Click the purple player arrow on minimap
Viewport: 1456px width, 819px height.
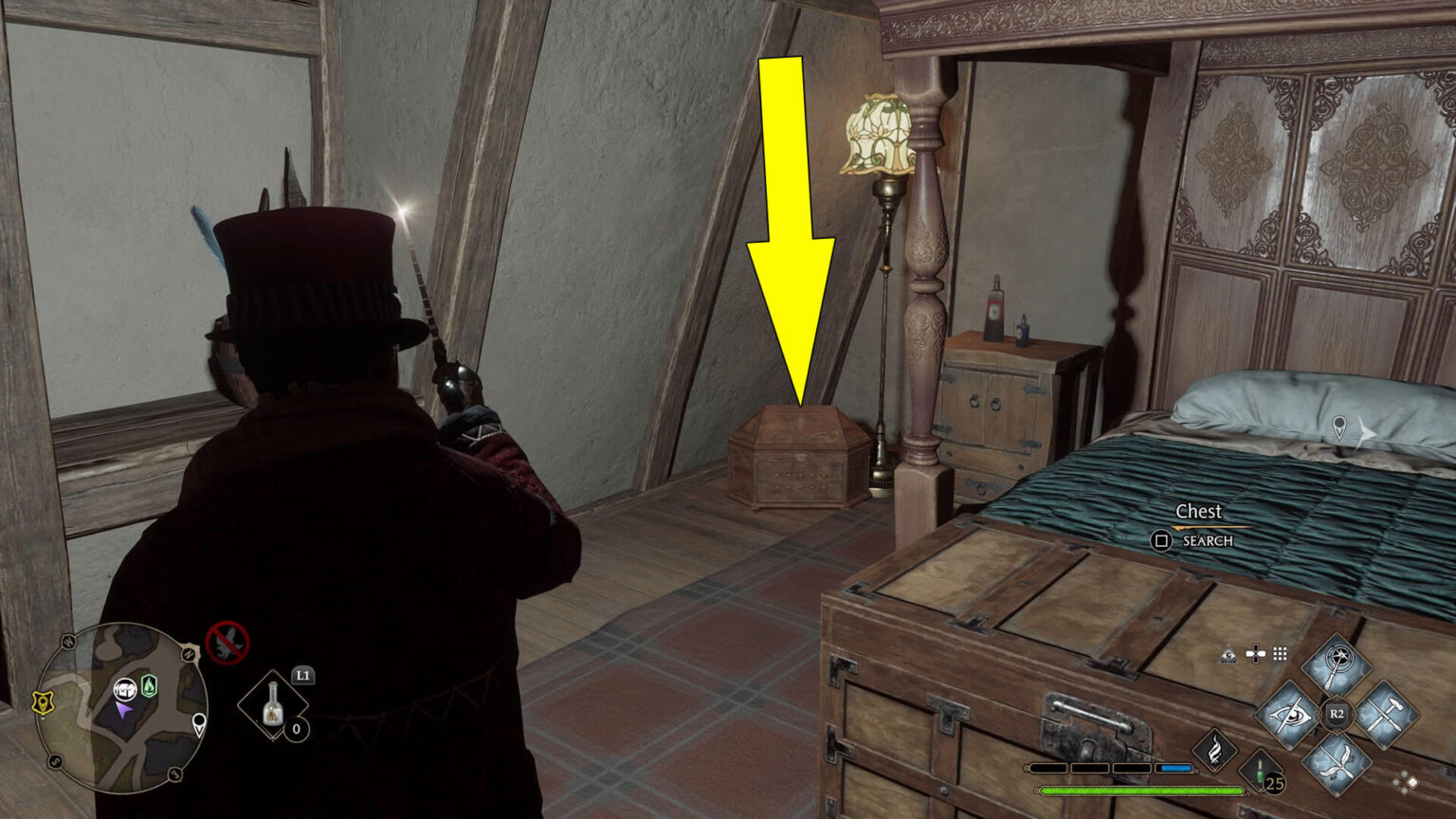click(x=124, y=710)
